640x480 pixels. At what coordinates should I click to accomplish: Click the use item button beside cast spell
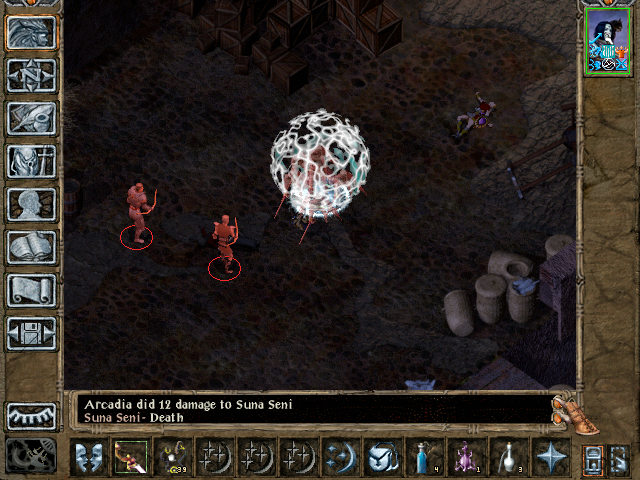pyautogui.click(x=381, y=457)
